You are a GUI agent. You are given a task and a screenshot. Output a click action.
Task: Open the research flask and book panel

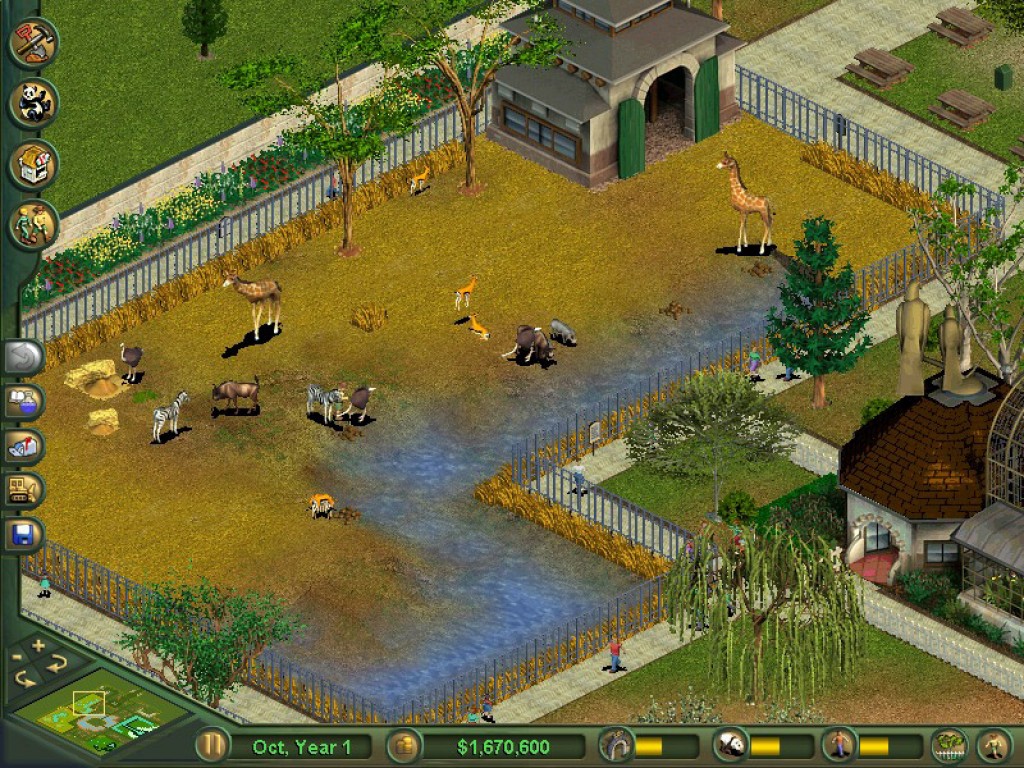coord(22,402)
